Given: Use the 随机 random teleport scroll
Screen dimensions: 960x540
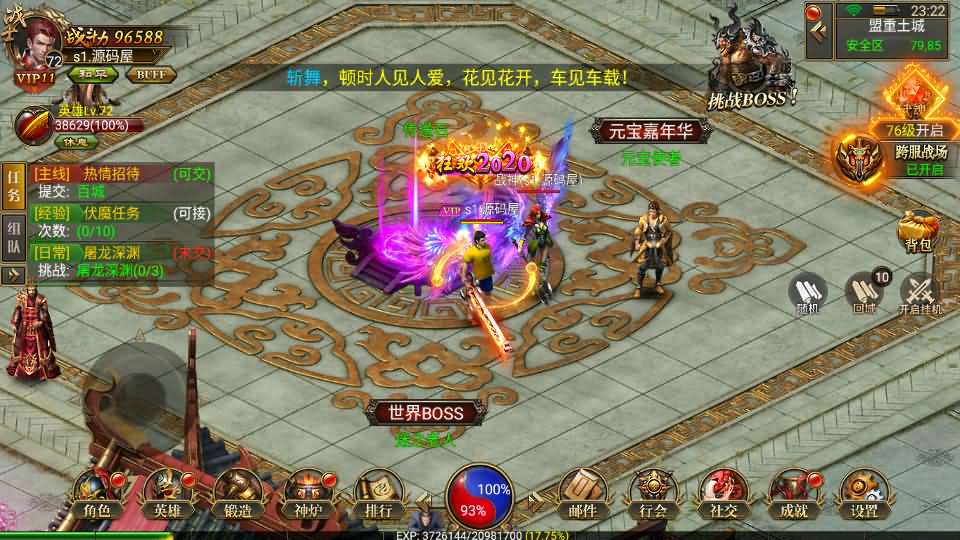Looking at the screenshot, I should [807, 293].
